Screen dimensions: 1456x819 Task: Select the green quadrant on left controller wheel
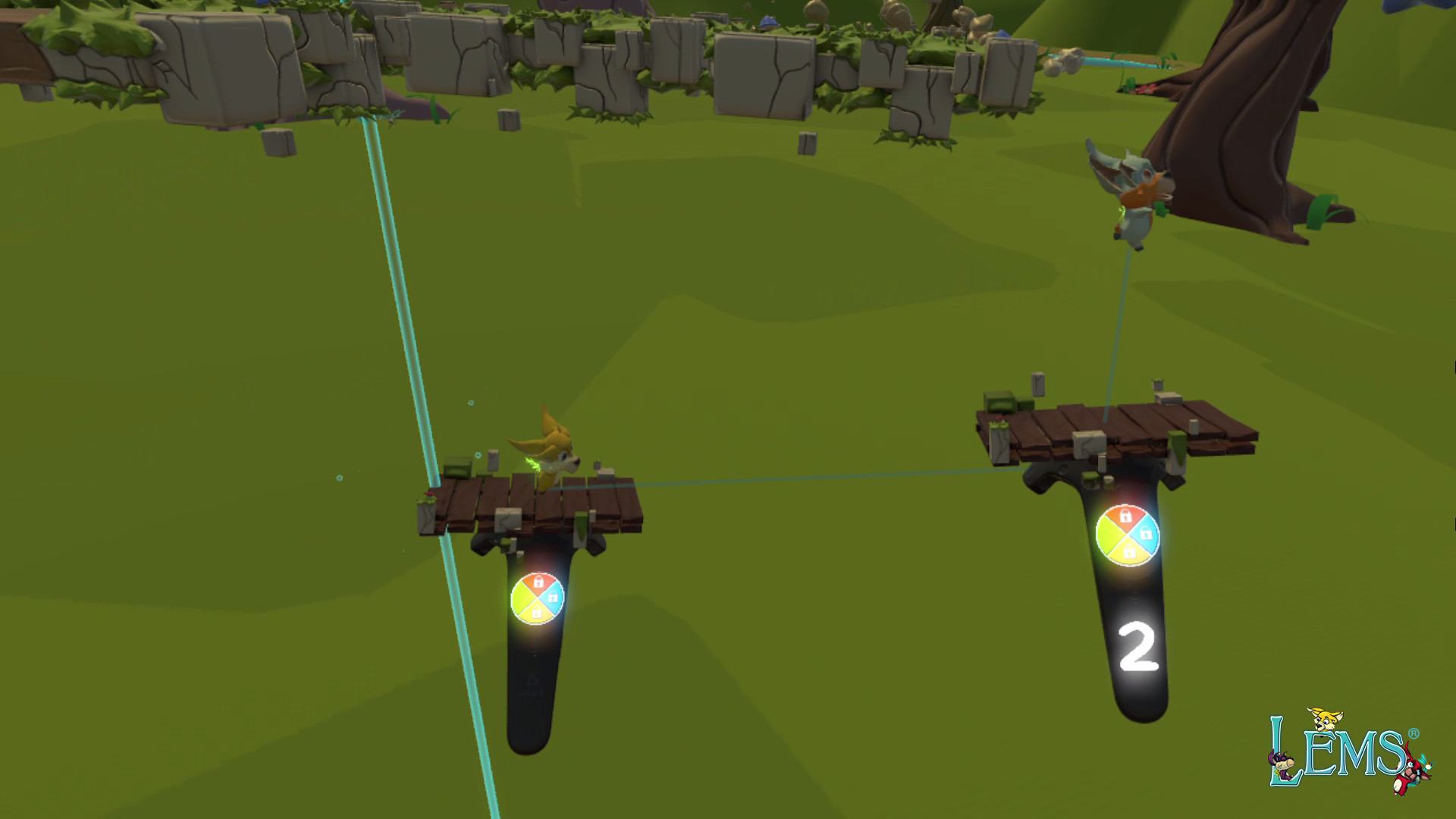pos(521,599)
